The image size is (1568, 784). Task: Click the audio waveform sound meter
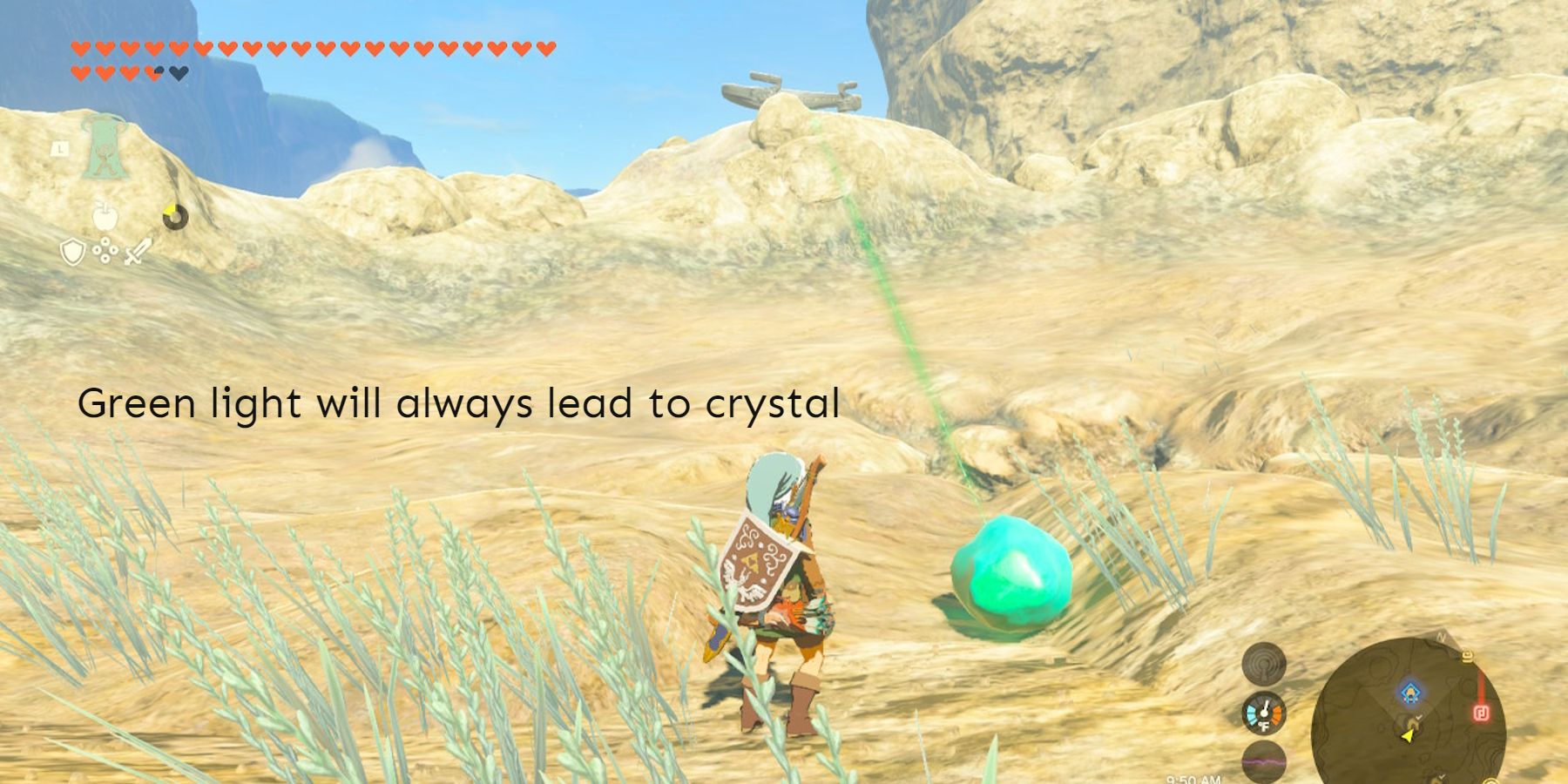pyautogui.click(x=1263, y=761)
